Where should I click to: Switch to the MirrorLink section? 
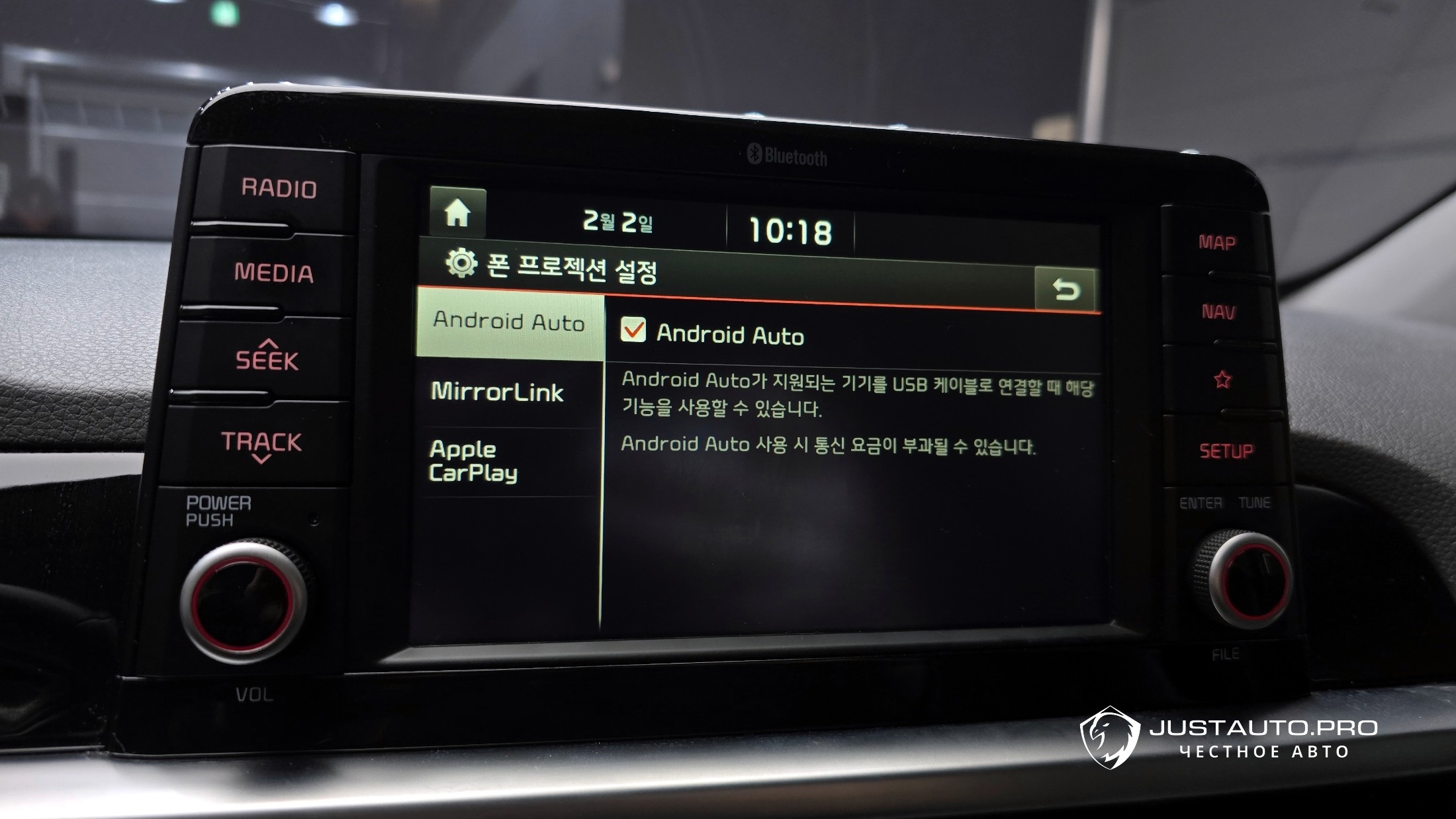tap(498, 392)
